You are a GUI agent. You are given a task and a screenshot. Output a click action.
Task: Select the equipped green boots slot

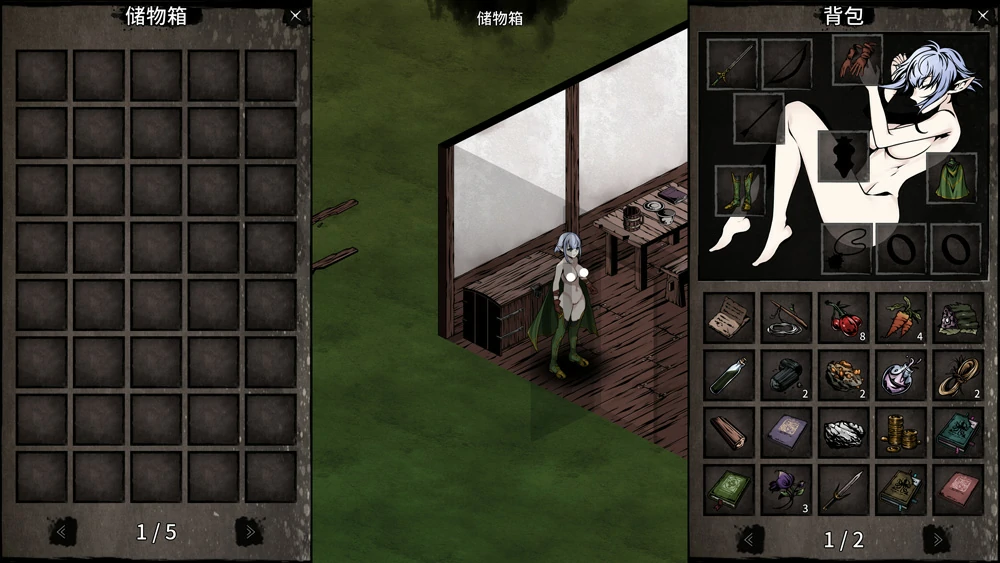tap(740, 190)
